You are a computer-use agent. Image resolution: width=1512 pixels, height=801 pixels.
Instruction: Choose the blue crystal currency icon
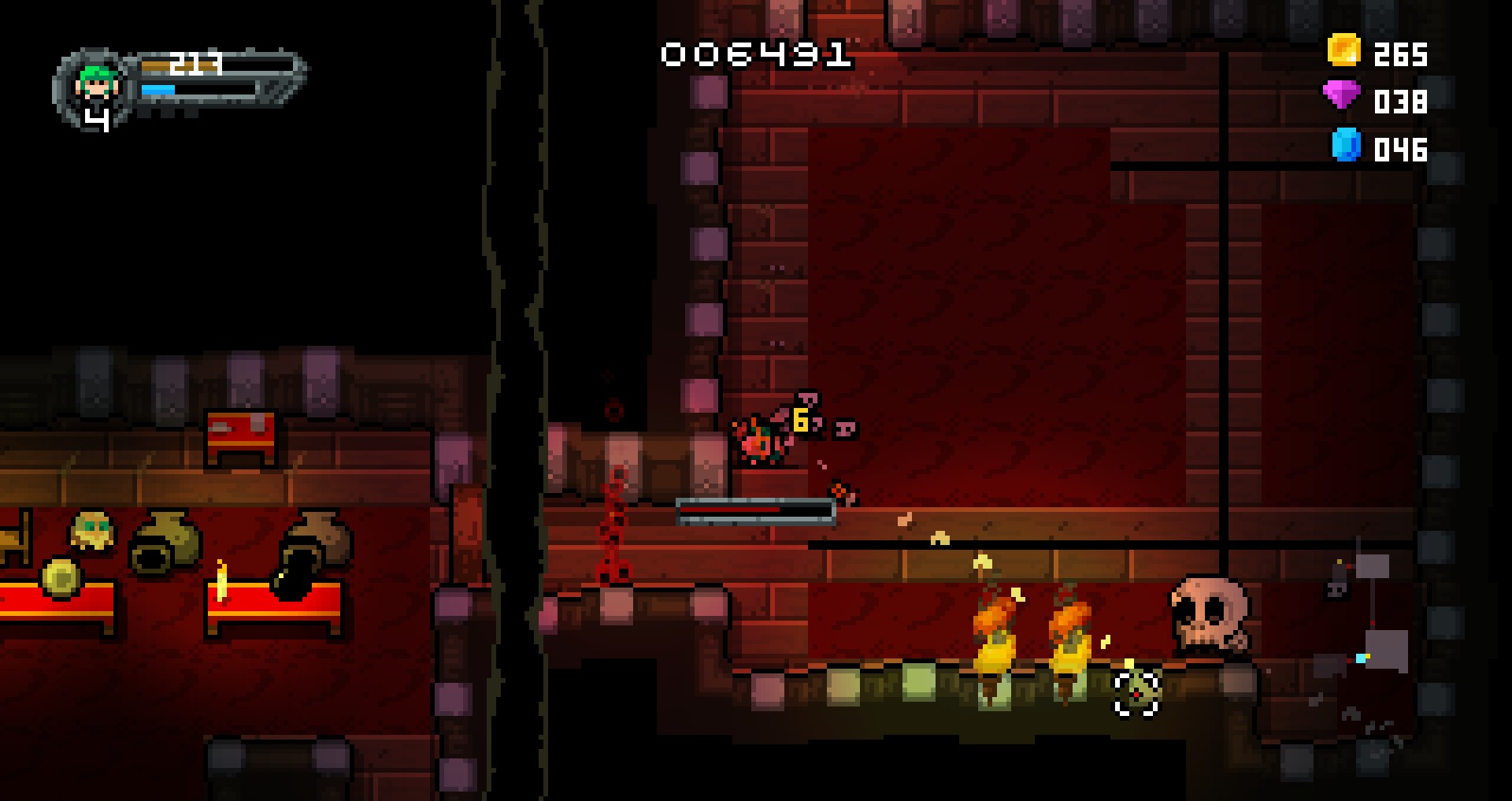(1346, 145)
